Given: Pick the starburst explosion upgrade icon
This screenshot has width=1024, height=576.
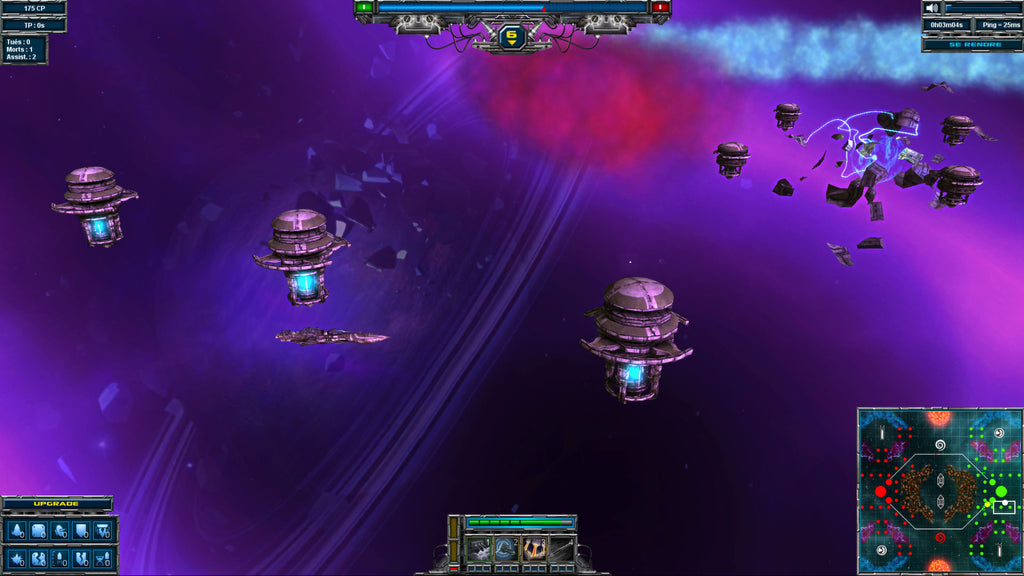Looking at the screenshot, I should coord(18,558).
